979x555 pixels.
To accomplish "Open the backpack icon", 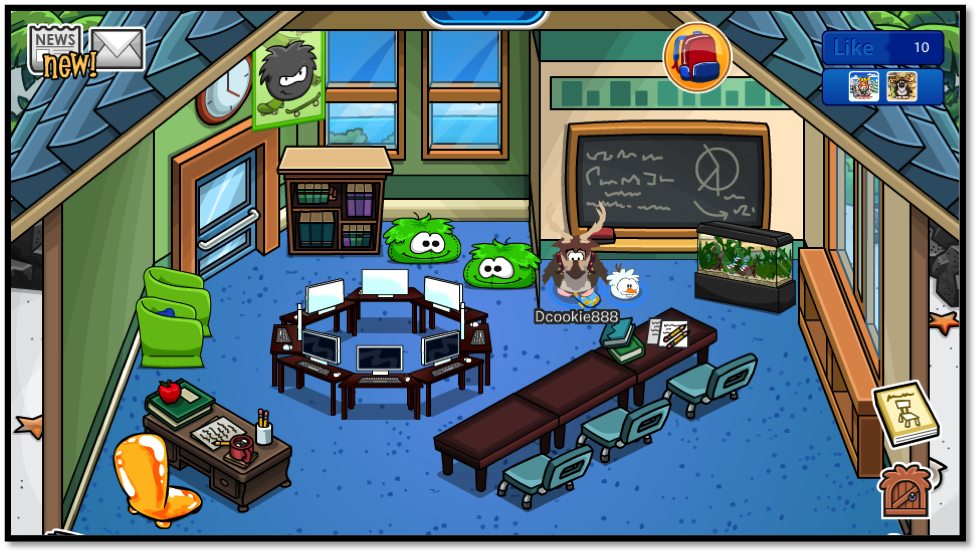I will [x=697, y=56].
